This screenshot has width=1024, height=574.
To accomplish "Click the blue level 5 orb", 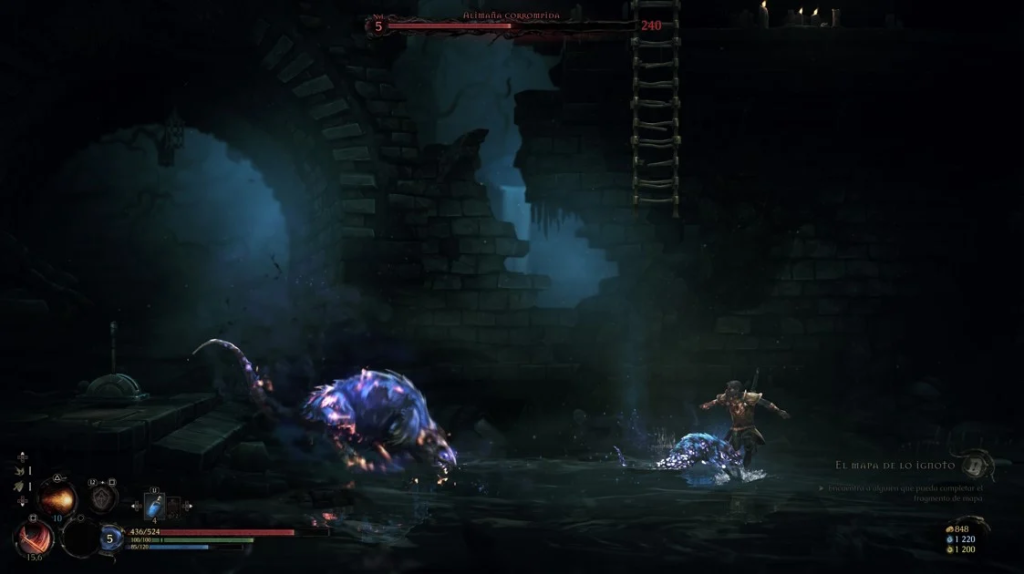I will point(112,538).
